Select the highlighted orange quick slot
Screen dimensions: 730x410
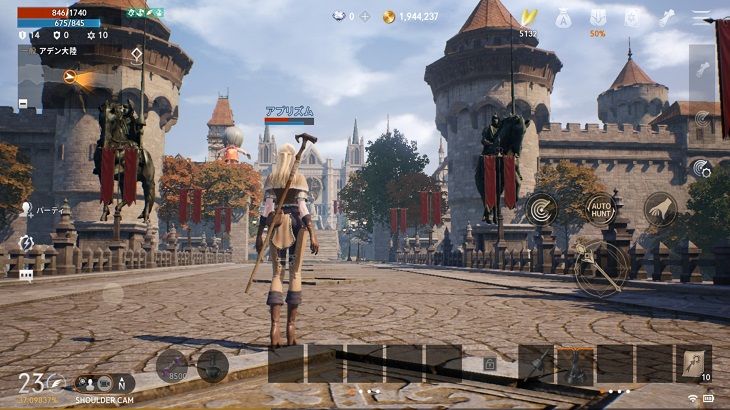pos(576,364)
